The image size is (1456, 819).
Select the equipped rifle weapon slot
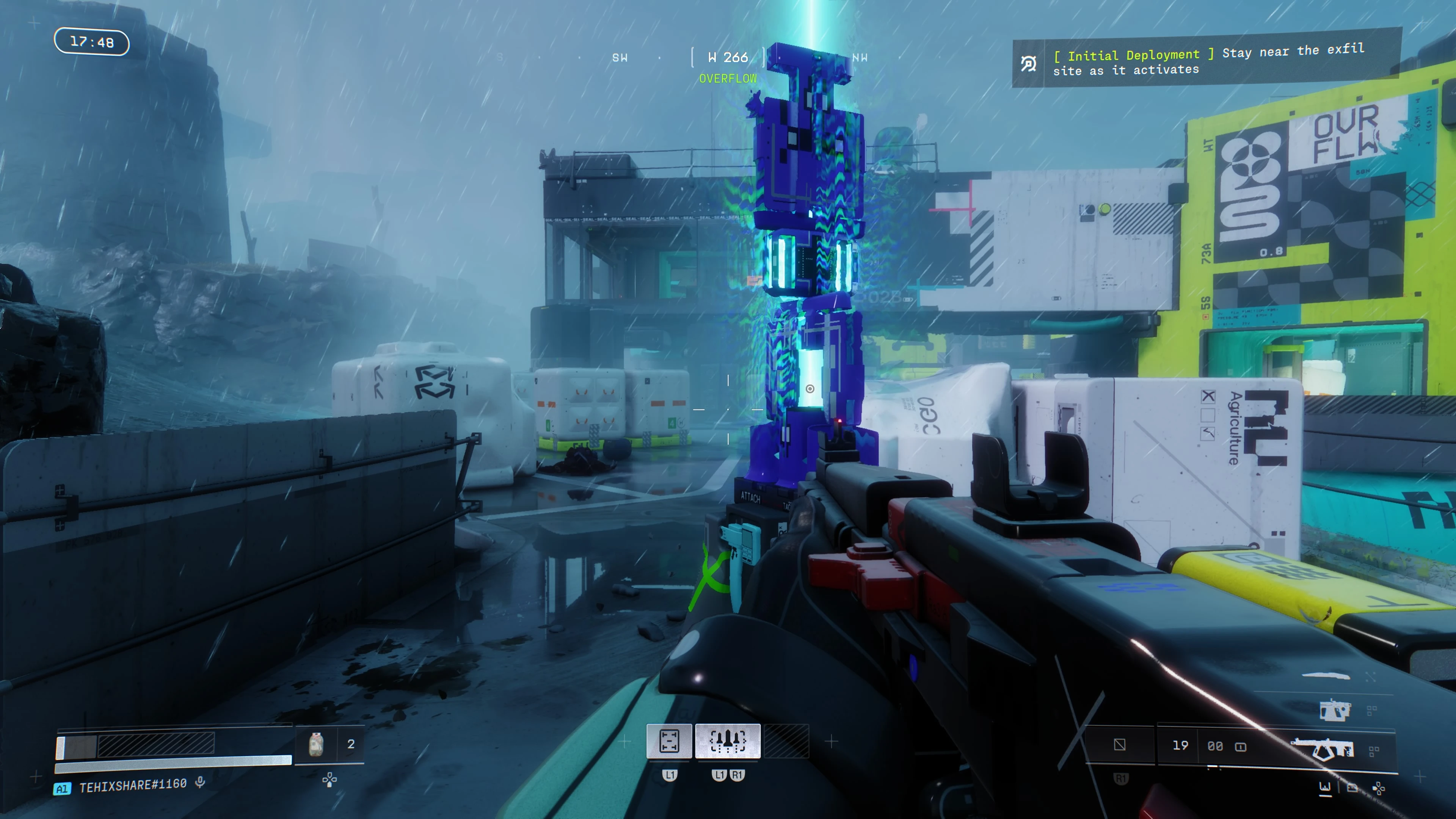1323,749
